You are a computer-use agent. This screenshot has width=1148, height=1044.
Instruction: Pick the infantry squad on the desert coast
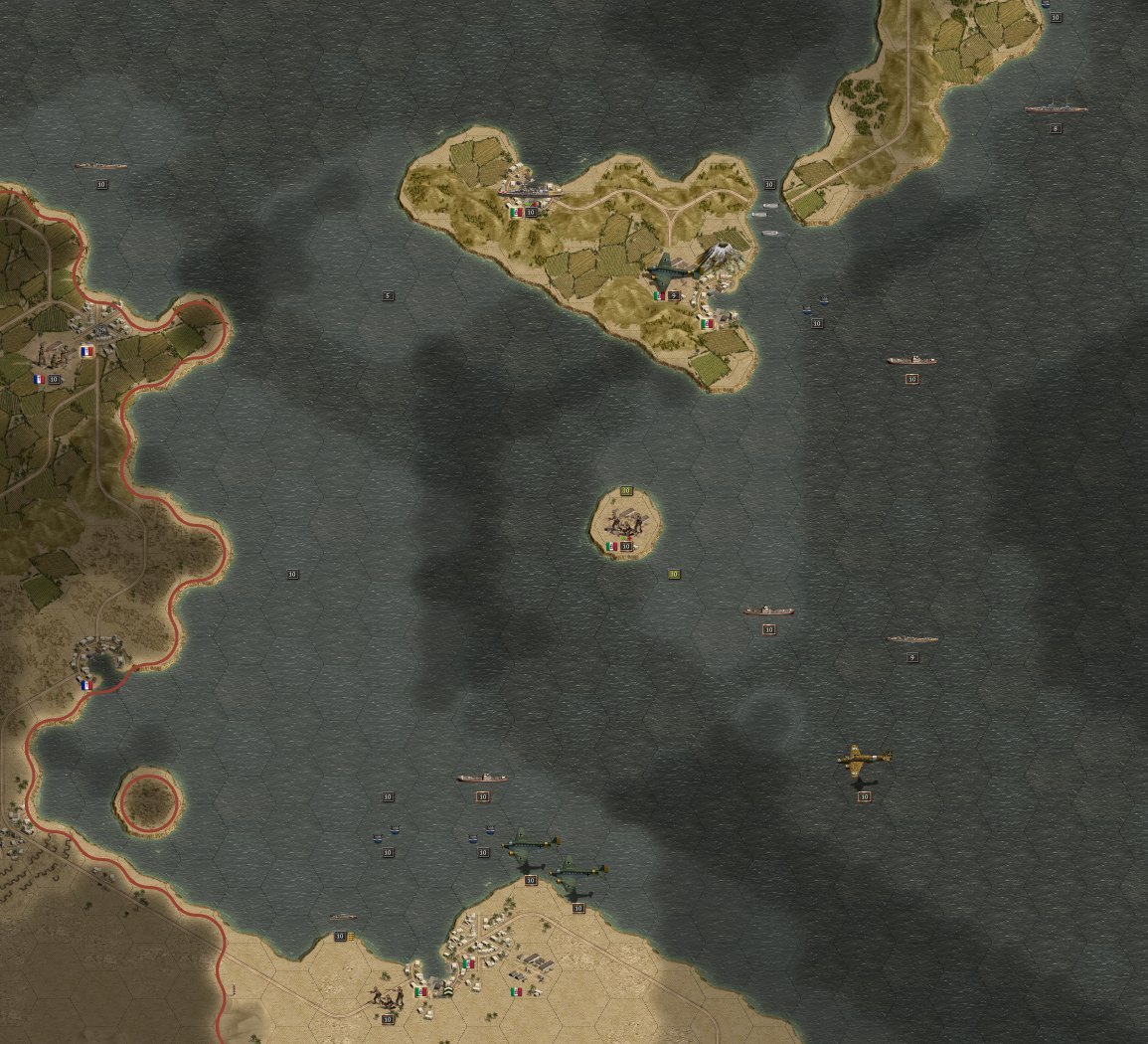pos(387,995)
